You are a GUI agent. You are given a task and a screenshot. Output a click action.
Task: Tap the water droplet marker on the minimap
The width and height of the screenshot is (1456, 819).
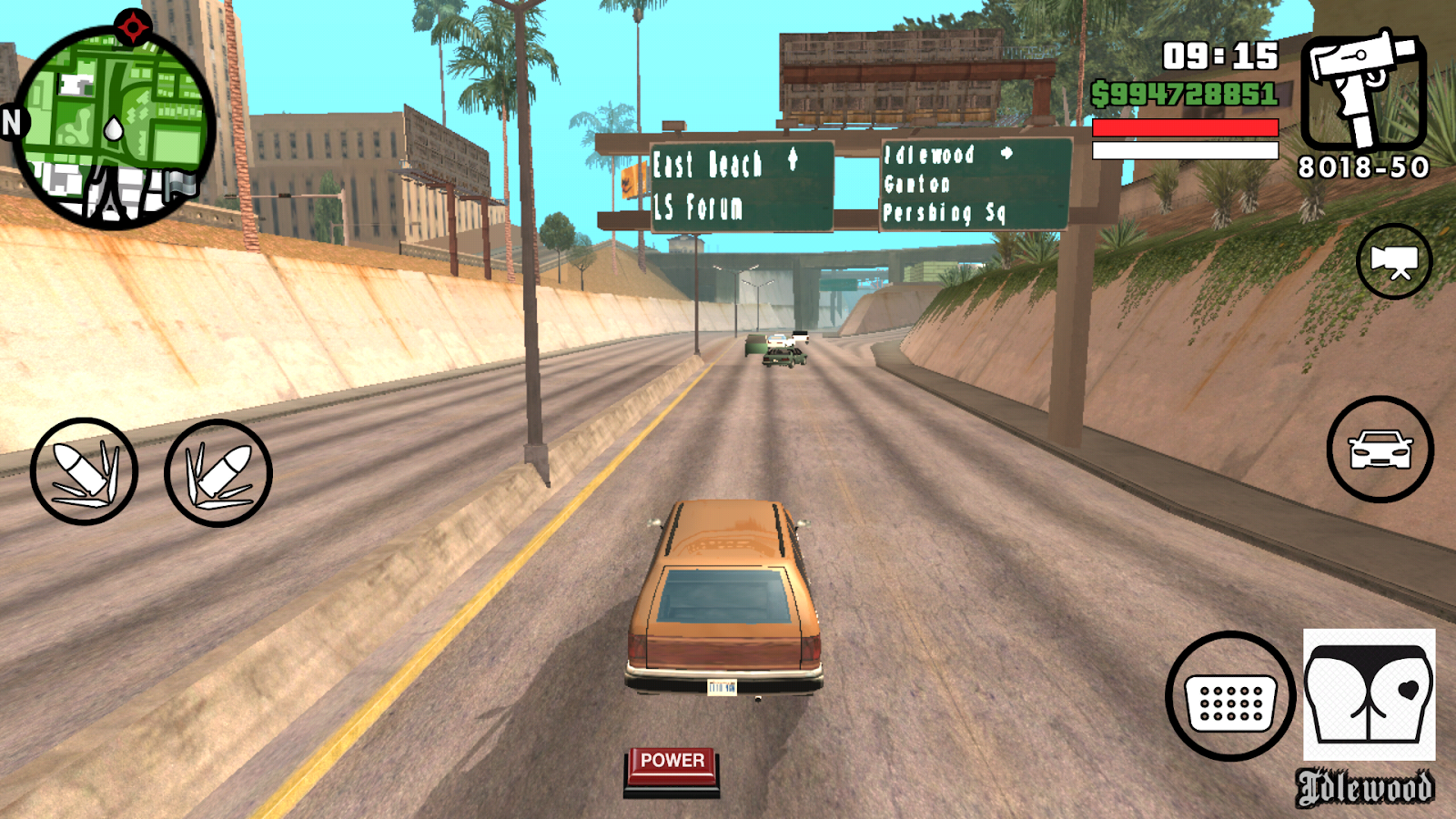click(x=114, y=127)
